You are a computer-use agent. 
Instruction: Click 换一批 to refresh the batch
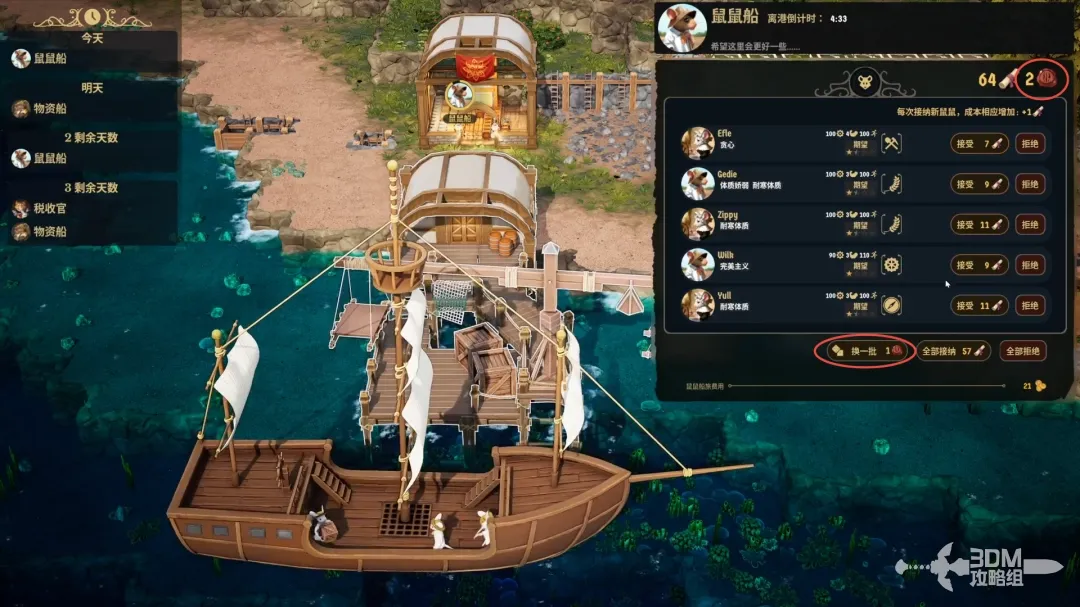pyautogui.click(x=865, y=351)
